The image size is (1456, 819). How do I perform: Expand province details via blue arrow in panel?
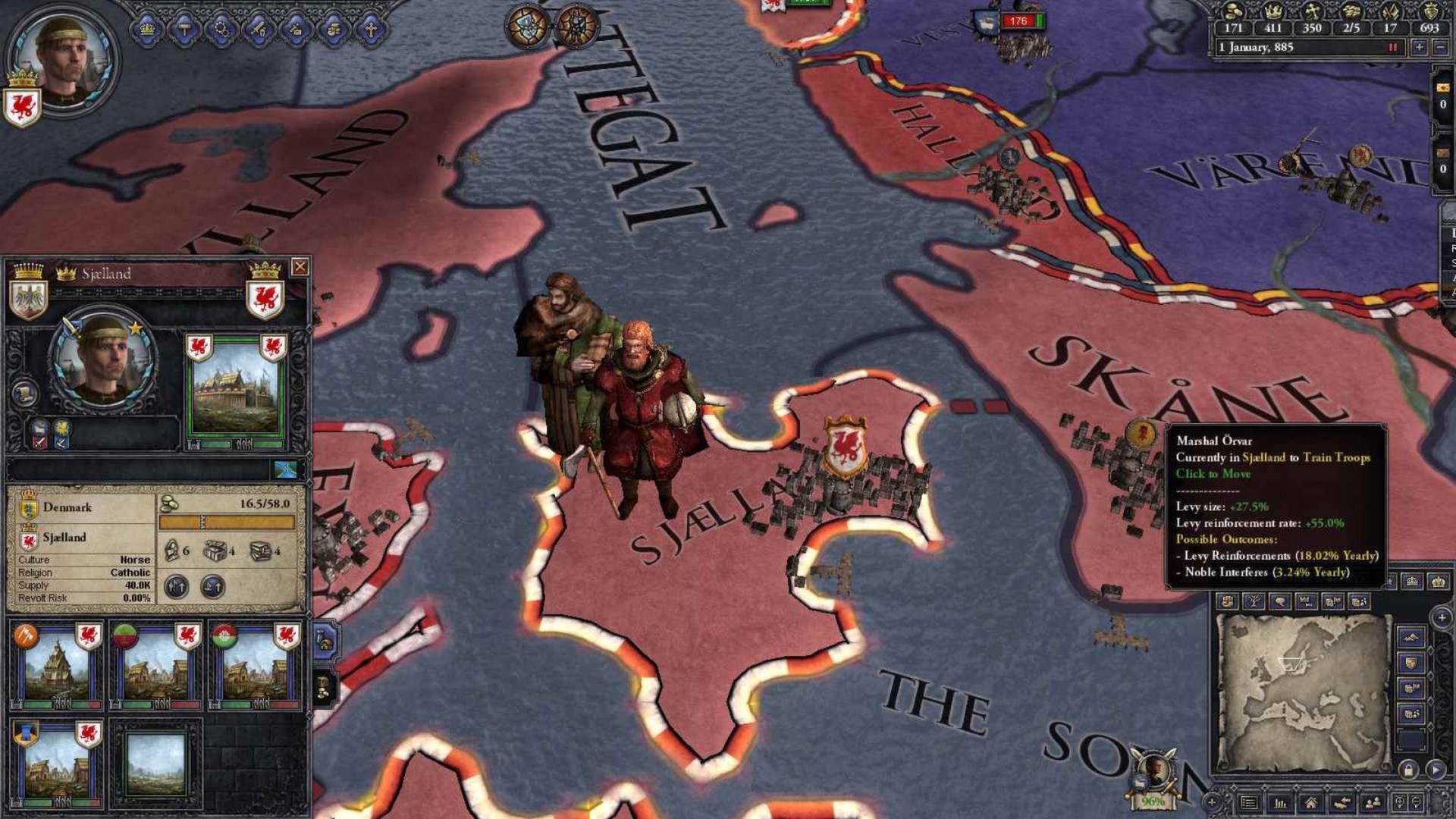287,470
